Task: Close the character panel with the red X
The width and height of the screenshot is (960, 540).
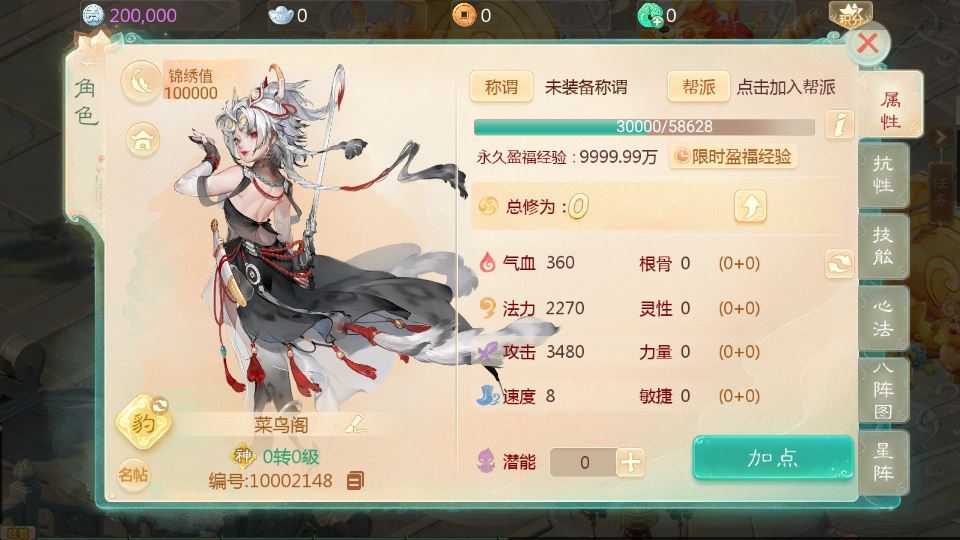Action: pyautogui.click(x=868, y=43)
